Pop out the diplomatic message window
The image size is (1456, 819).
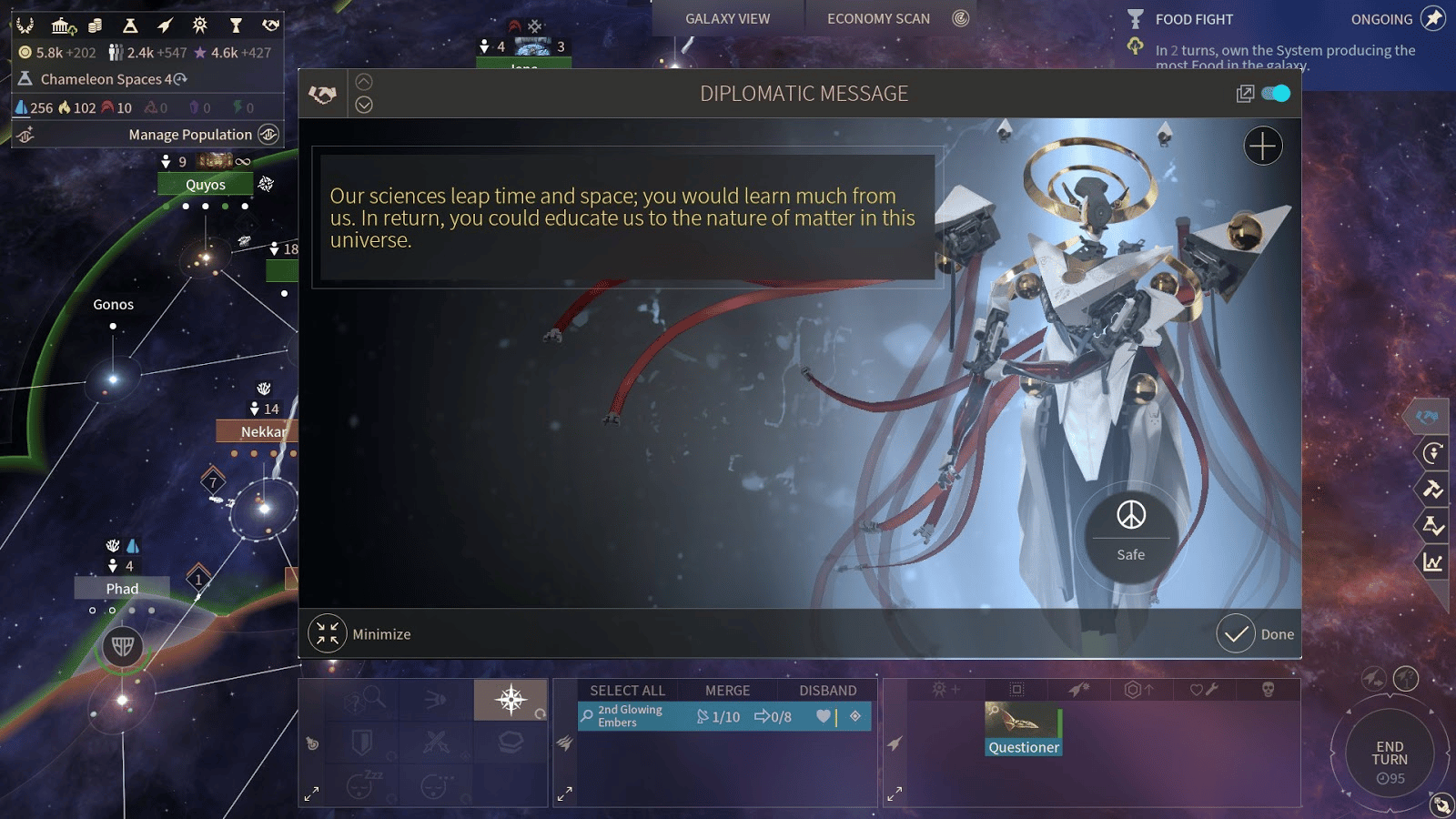pyautogui.click(x=1245, y=94)
